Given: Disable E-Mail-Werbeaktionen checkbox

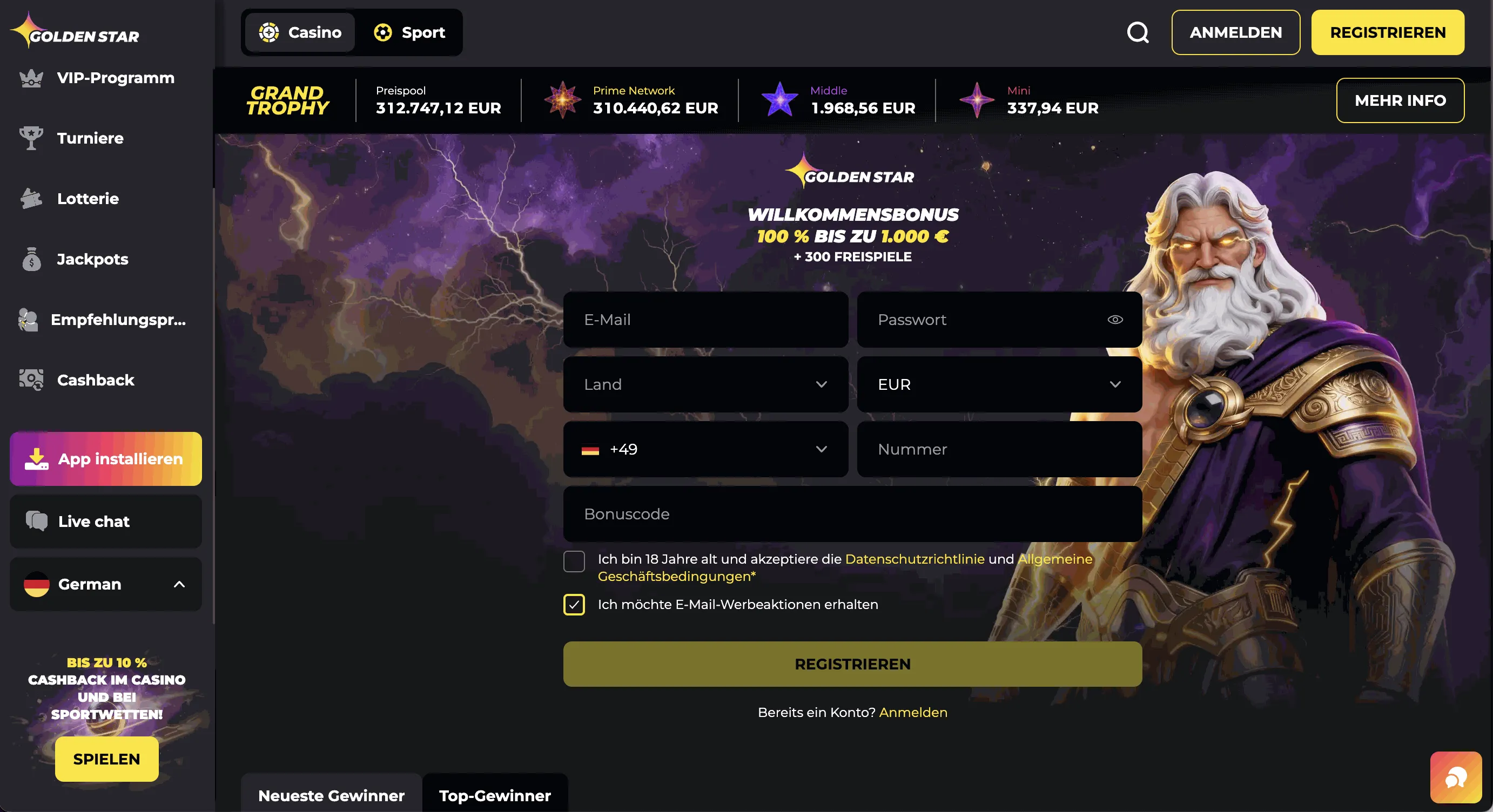Looking at the screenshot, I should point(574,605).
